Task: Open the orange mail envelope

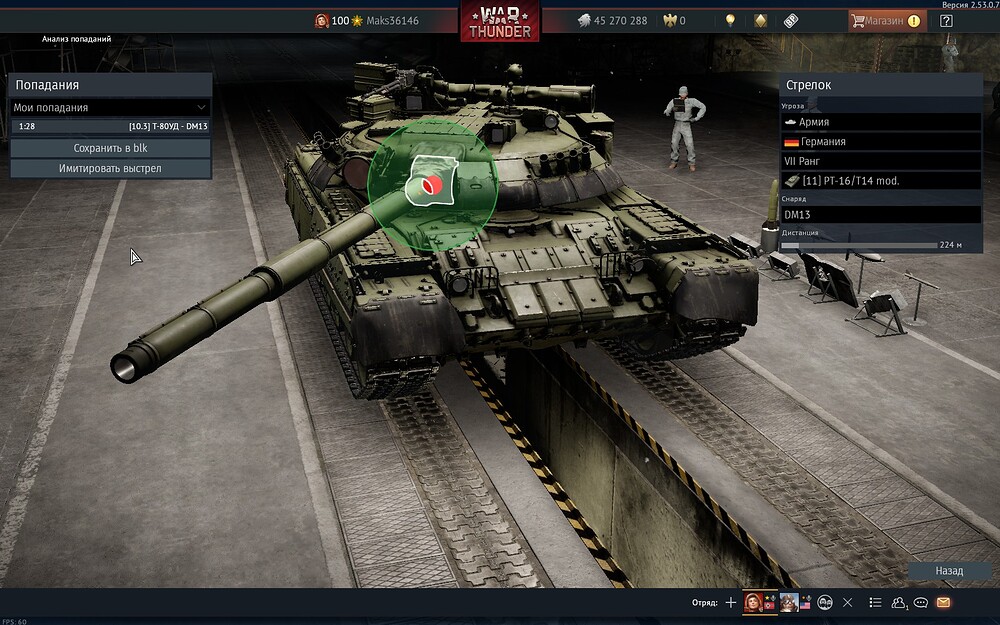Action: click(943, 602)
